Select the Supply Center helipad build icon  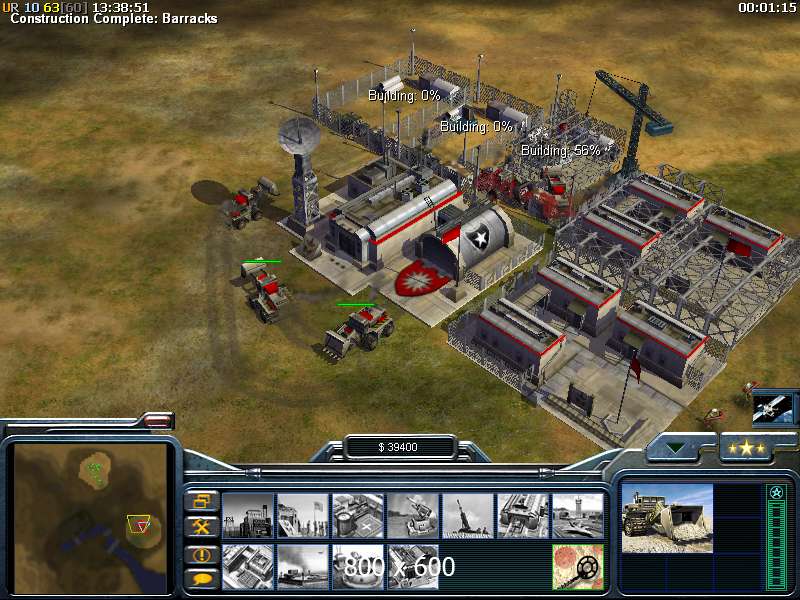pyautogui.click(x=357, y=515)
